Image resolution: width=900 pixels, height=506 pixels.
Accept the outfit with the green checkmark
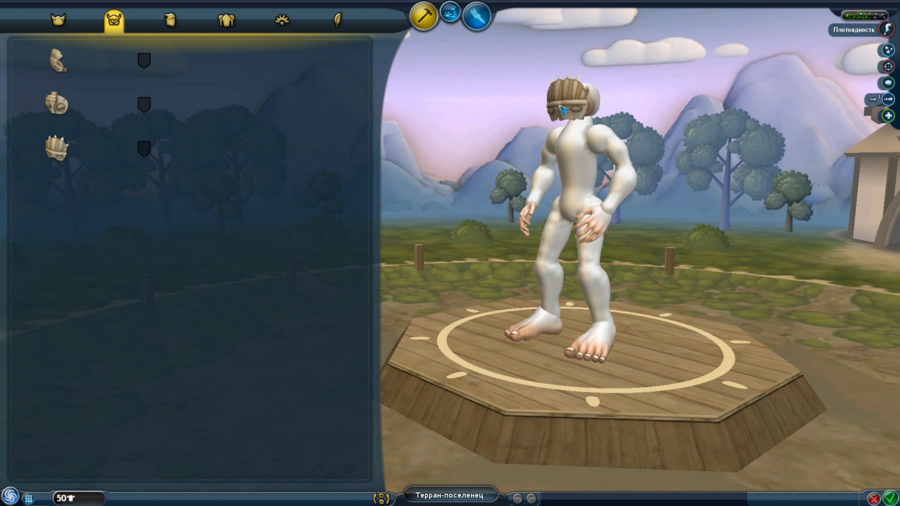coord(890,498)
